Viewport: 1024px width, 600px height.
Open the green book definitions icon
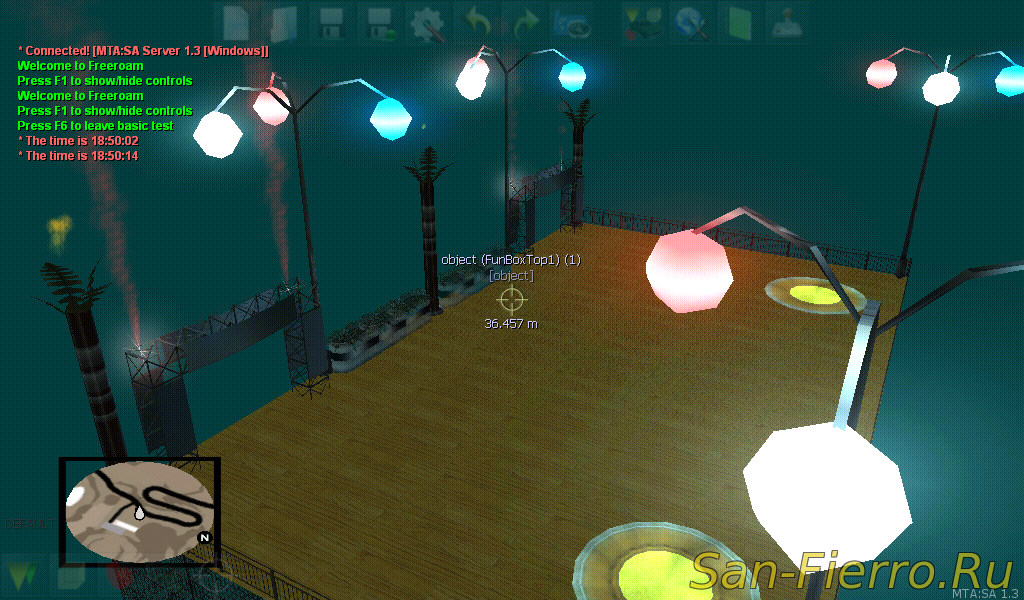pyautogui.click(x=738, y=21)
